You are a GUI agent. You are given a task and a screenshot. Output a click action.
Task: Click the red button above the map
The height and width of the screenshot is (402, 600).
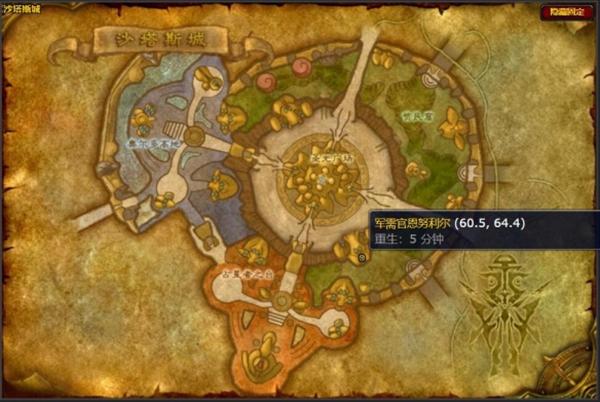click(566, 12)
